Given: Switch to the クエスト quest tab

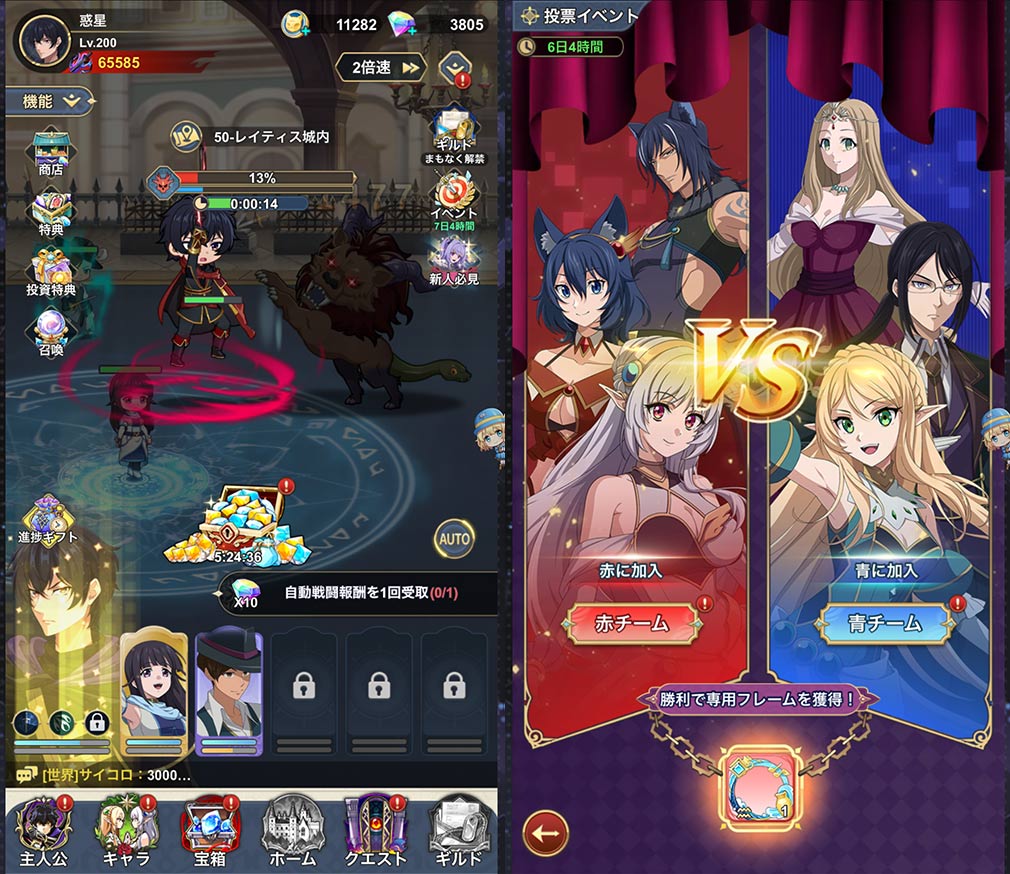Looking at the screenshot, I should [375, 830].
